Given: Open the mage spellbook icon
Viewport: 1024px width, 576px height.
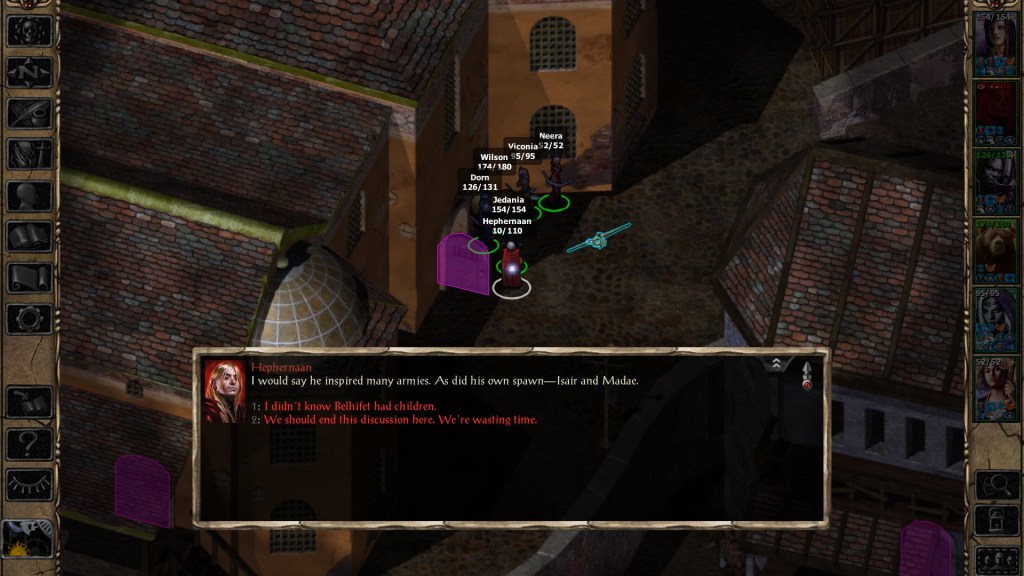Looking at the screenshot, I should click(29, 237).
